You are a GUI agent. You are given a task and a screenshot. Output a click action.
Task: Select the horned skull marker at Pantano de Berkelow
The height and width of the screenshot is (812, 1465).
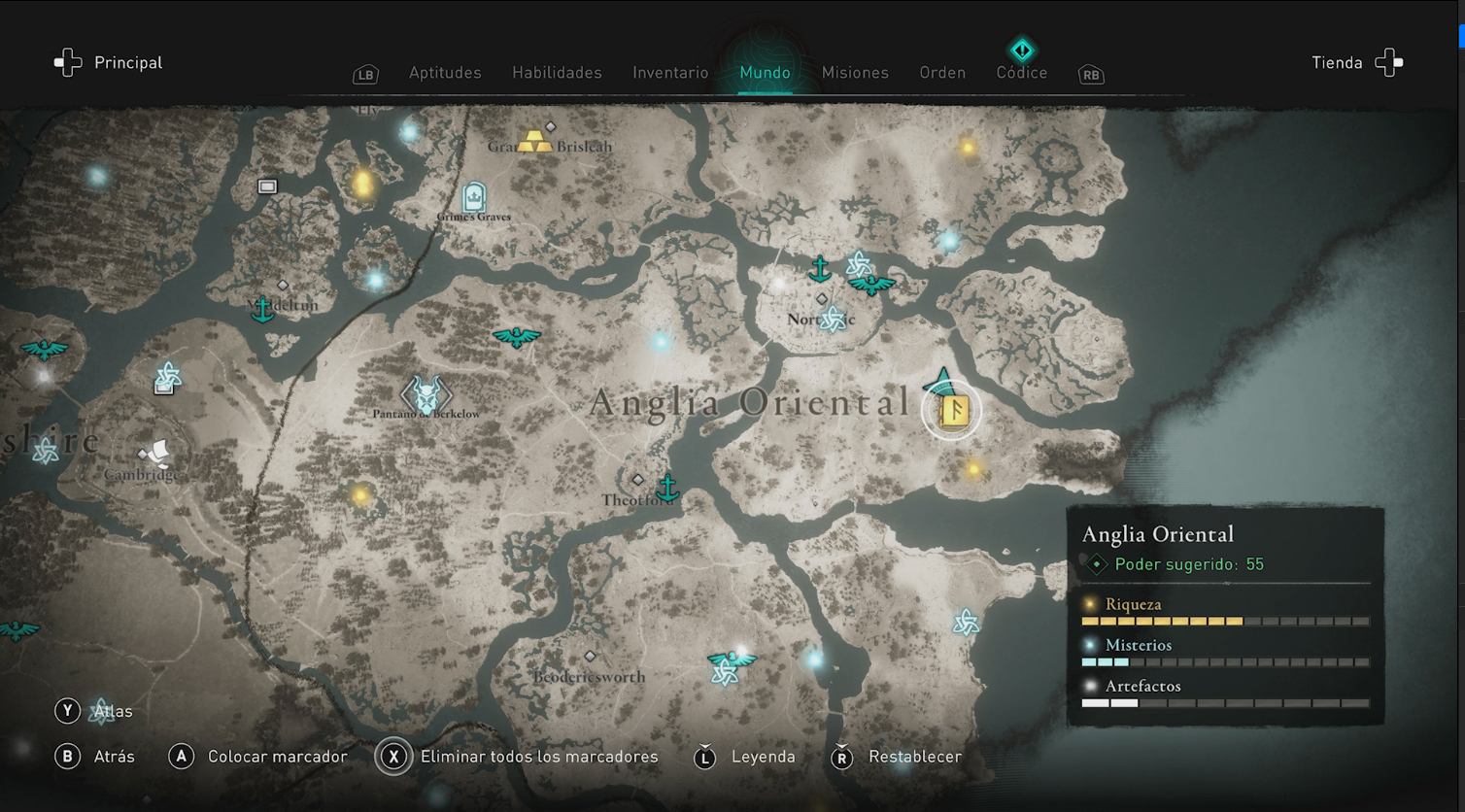[426, 394]
